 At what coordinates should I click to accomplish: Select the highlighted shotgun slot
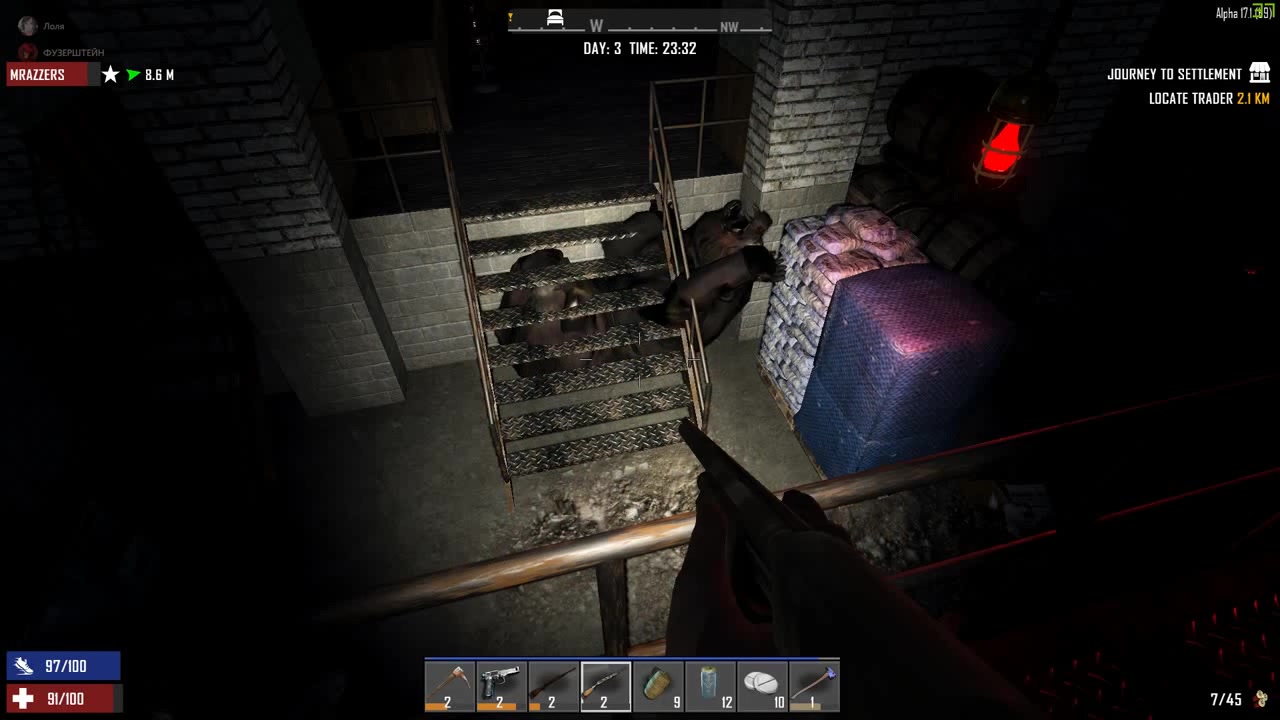[x=606, y=686]
